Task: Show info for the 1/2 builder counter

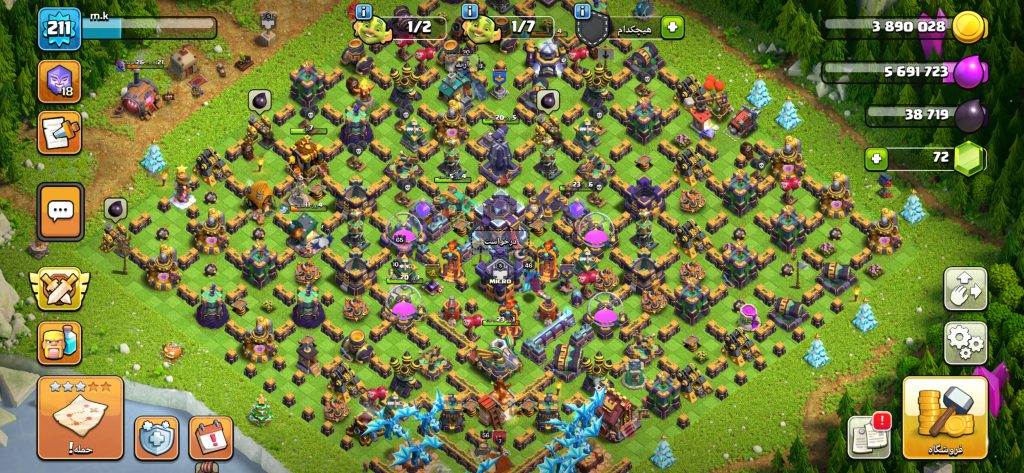Action: point(364,12)
